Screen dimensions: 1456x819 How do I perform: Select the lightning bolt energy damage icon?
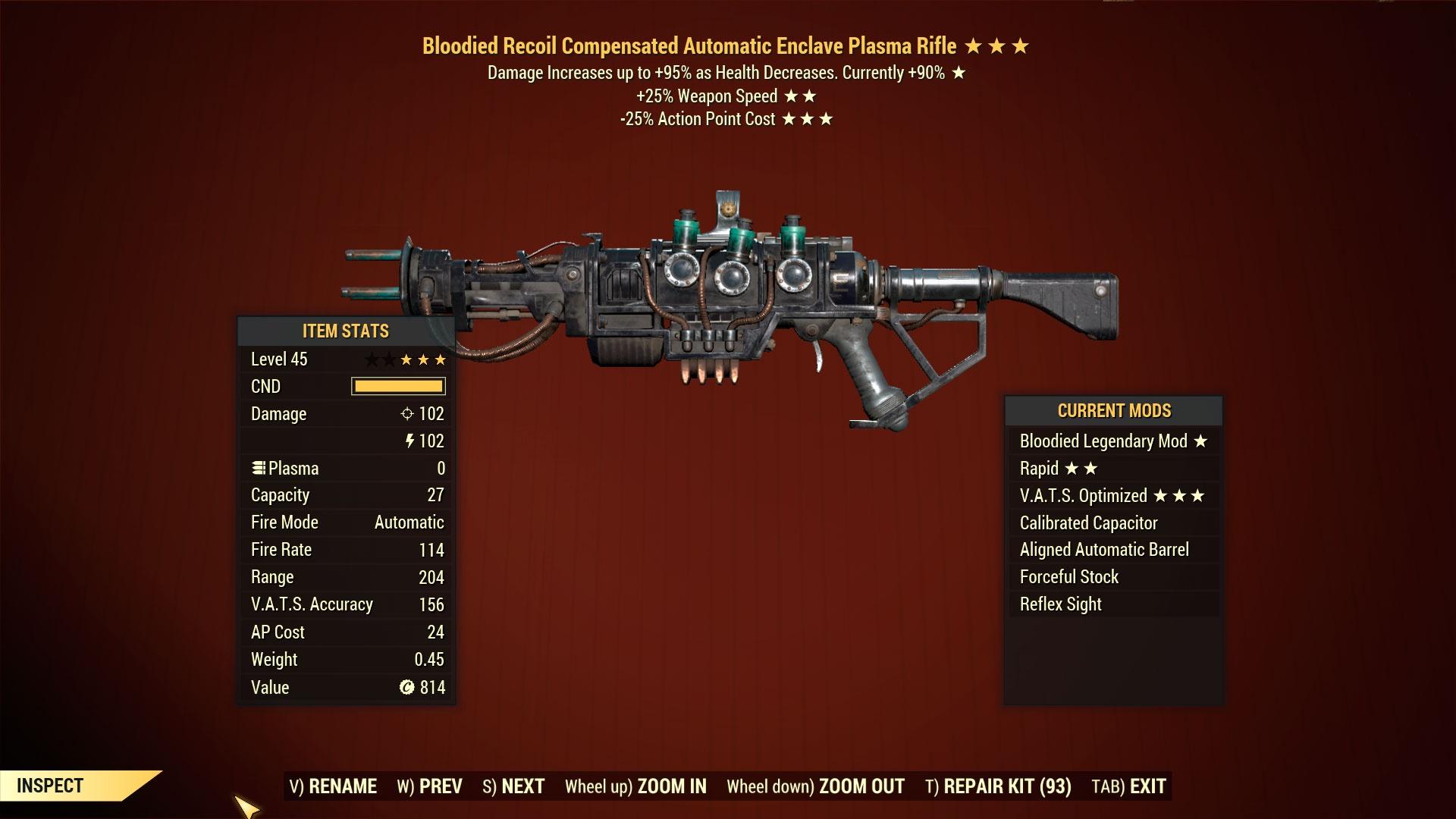[x=409, y=441]
